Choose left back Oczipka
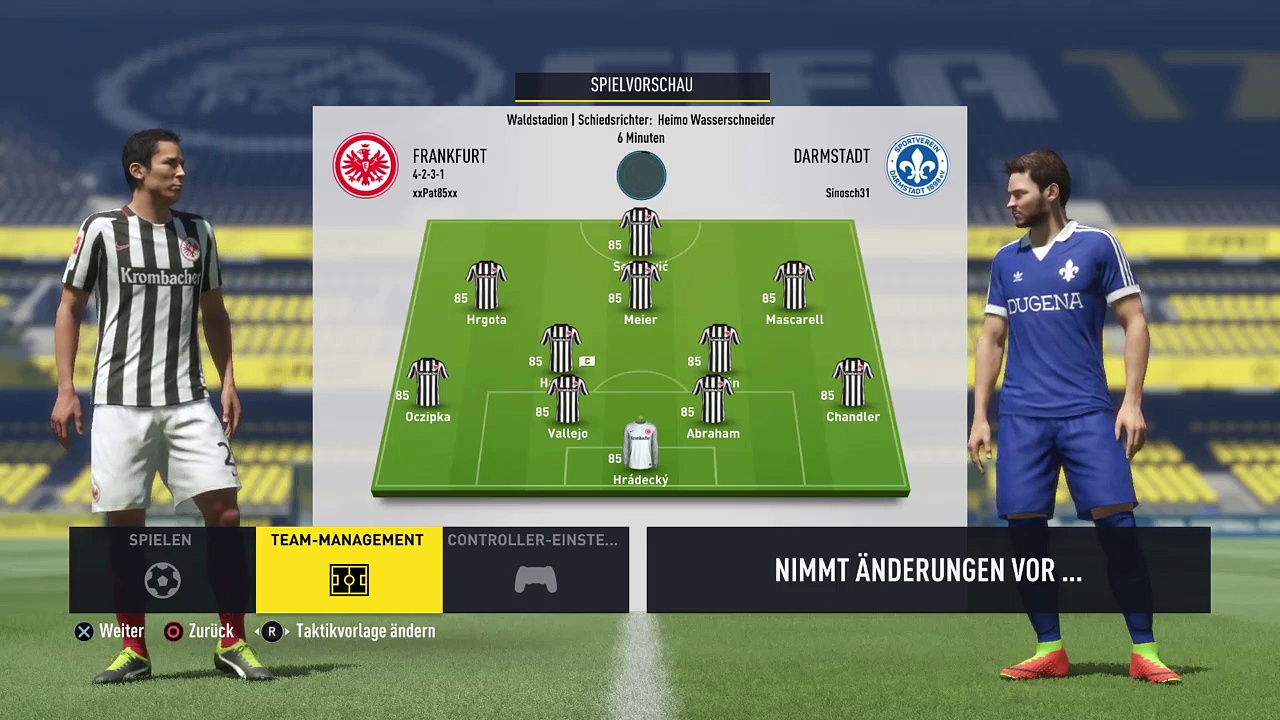The width and height of the screenshot is (1280, 720). 428,384
